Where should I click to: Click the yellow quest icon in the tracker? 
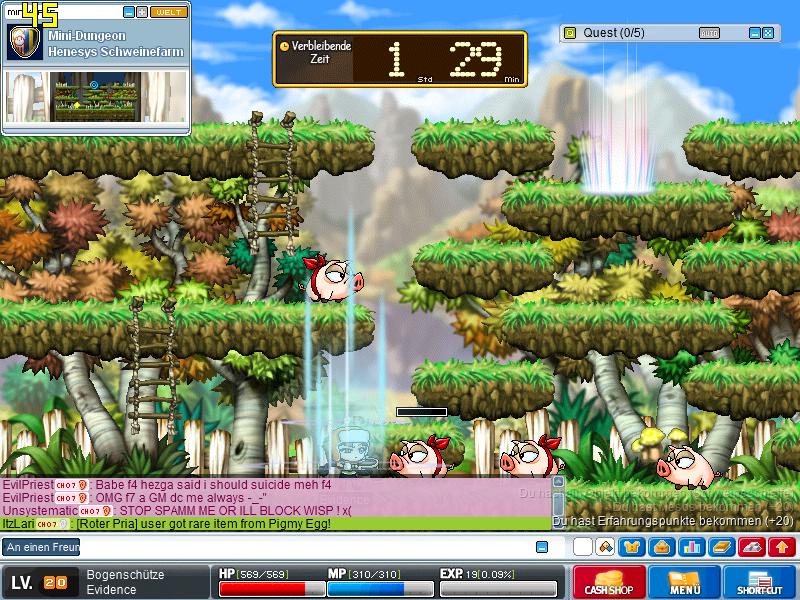pyautogui.click(x=570, y=33)
